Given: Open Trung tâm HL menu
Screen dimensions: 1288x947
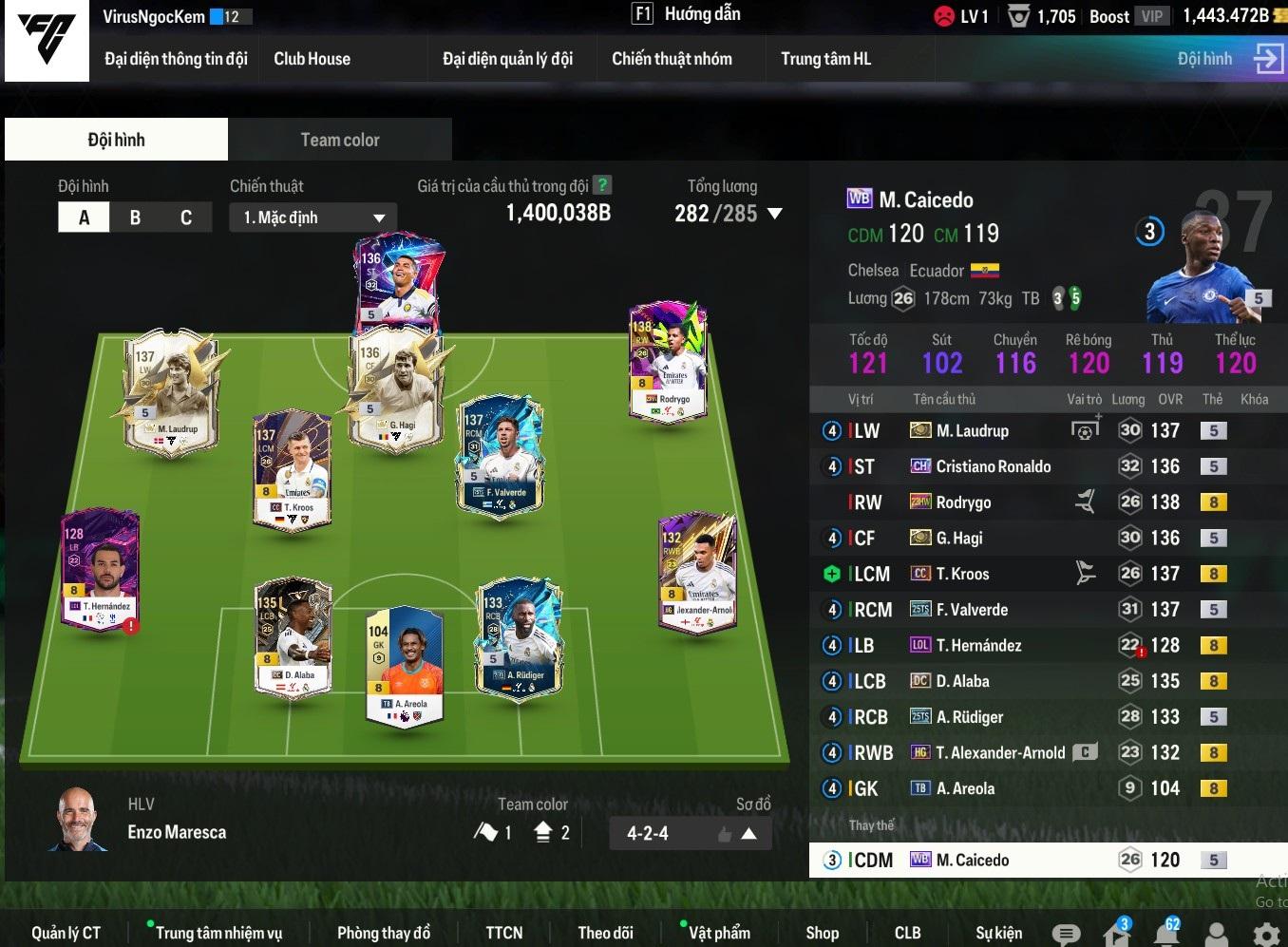Looking at the screenshot, I should tap(825, 59).
